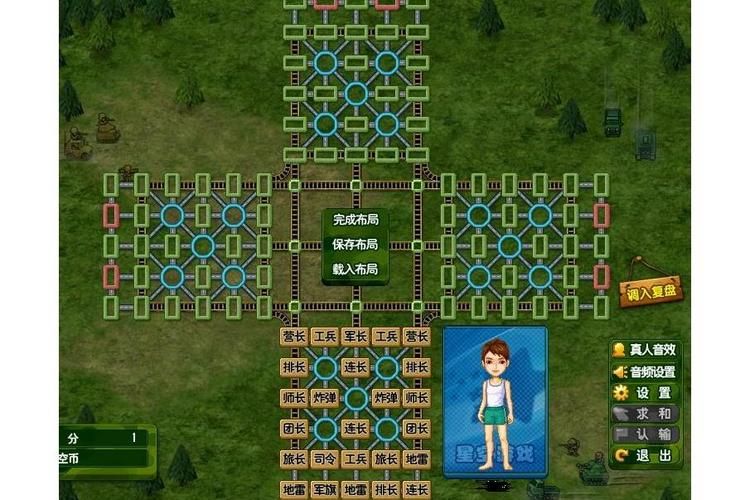This screenshot has width=750, height=500.
Task: Choose 求和 to offer a draw
Action: click(x=645, y=413)
